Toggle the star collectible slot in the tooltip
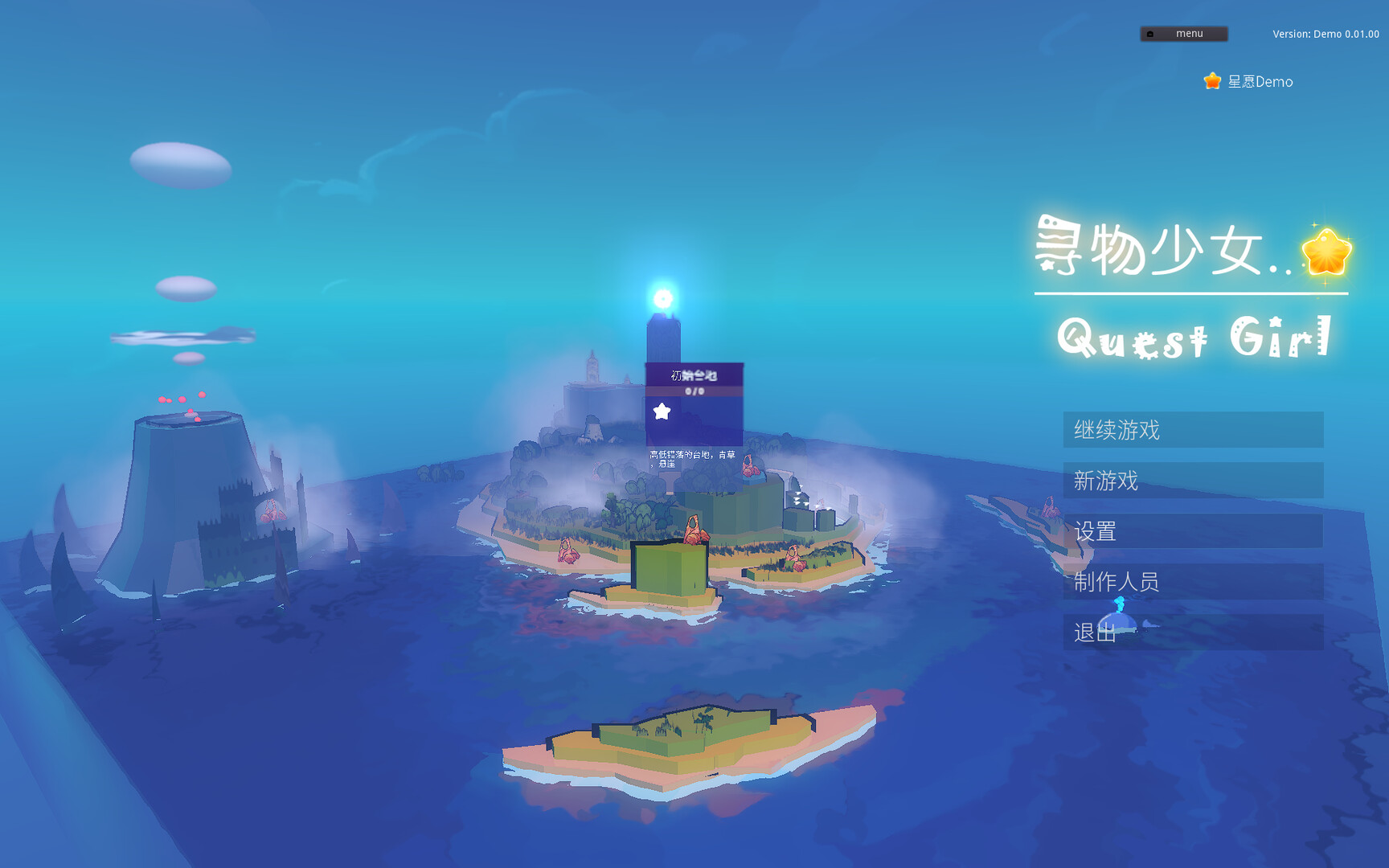This screenshot has height=868, width=1389. [662, 411]
